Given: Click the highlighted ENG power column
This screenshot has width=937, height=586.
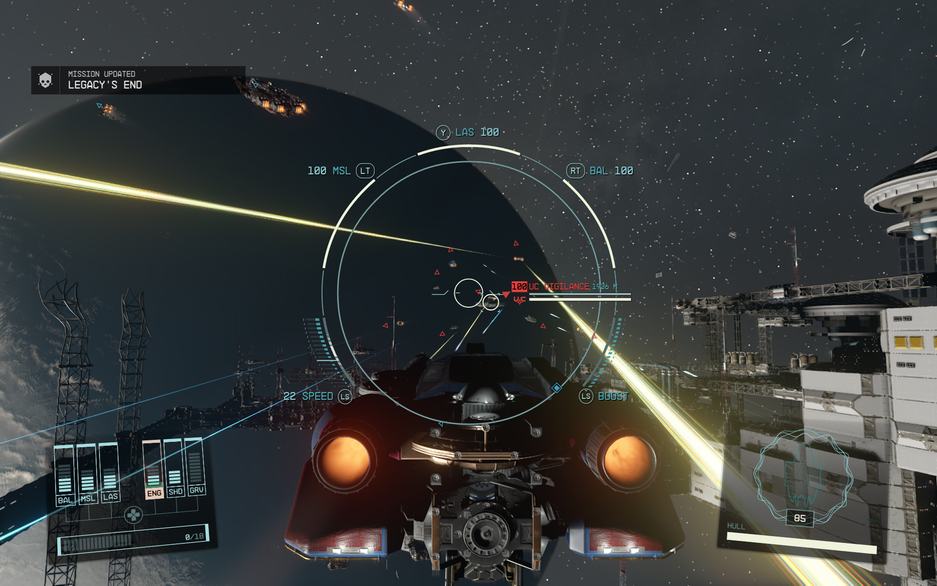Looking at the screenshot, I should point(153,468).
